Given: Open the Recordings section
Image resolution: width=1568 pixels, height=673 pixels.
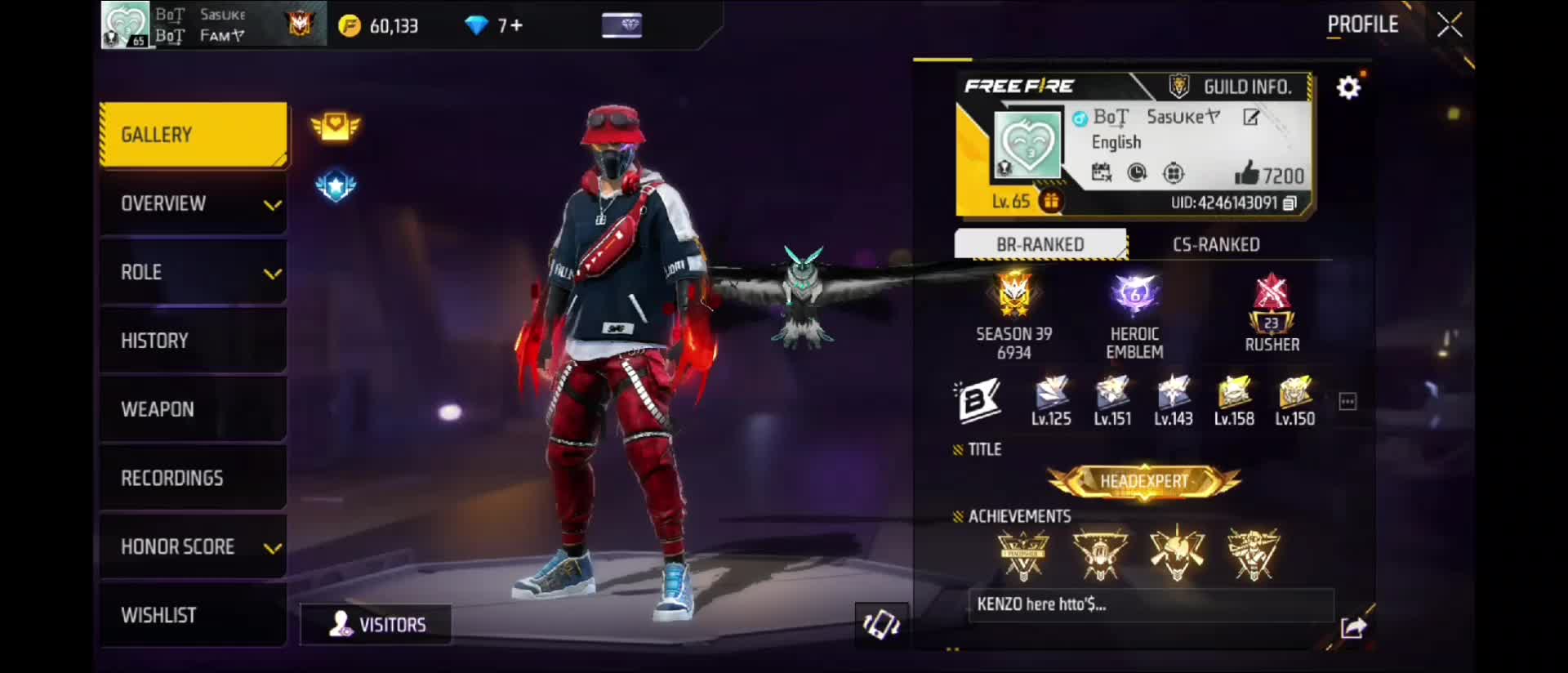Looking at the screenshot, I should [193, 478].
